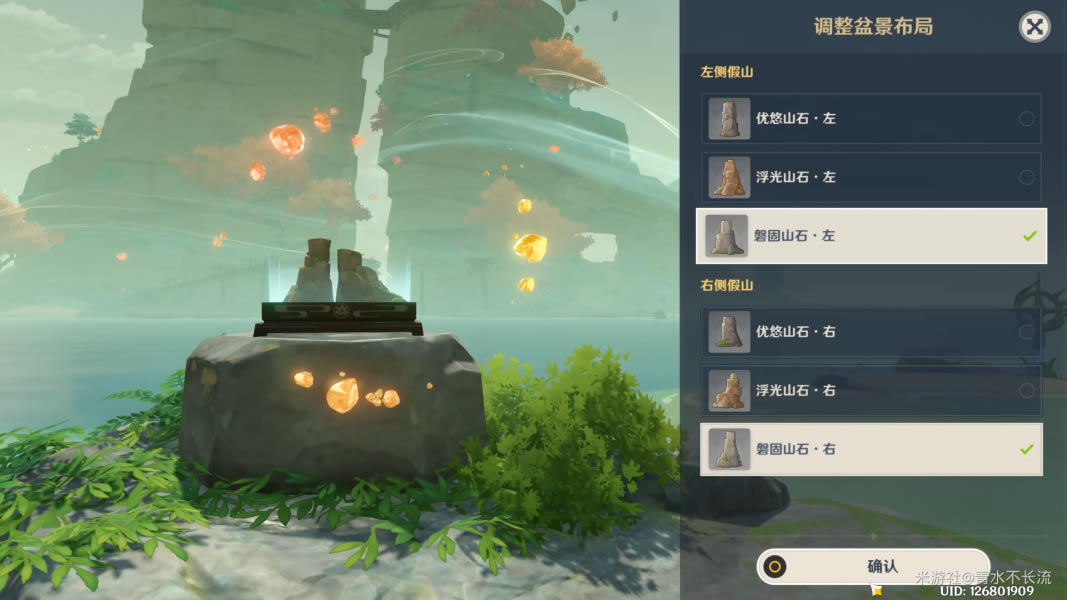
Task: Close the 调整盆景布局 panel
Action: pyautogui.click(x=1034, y=27)
